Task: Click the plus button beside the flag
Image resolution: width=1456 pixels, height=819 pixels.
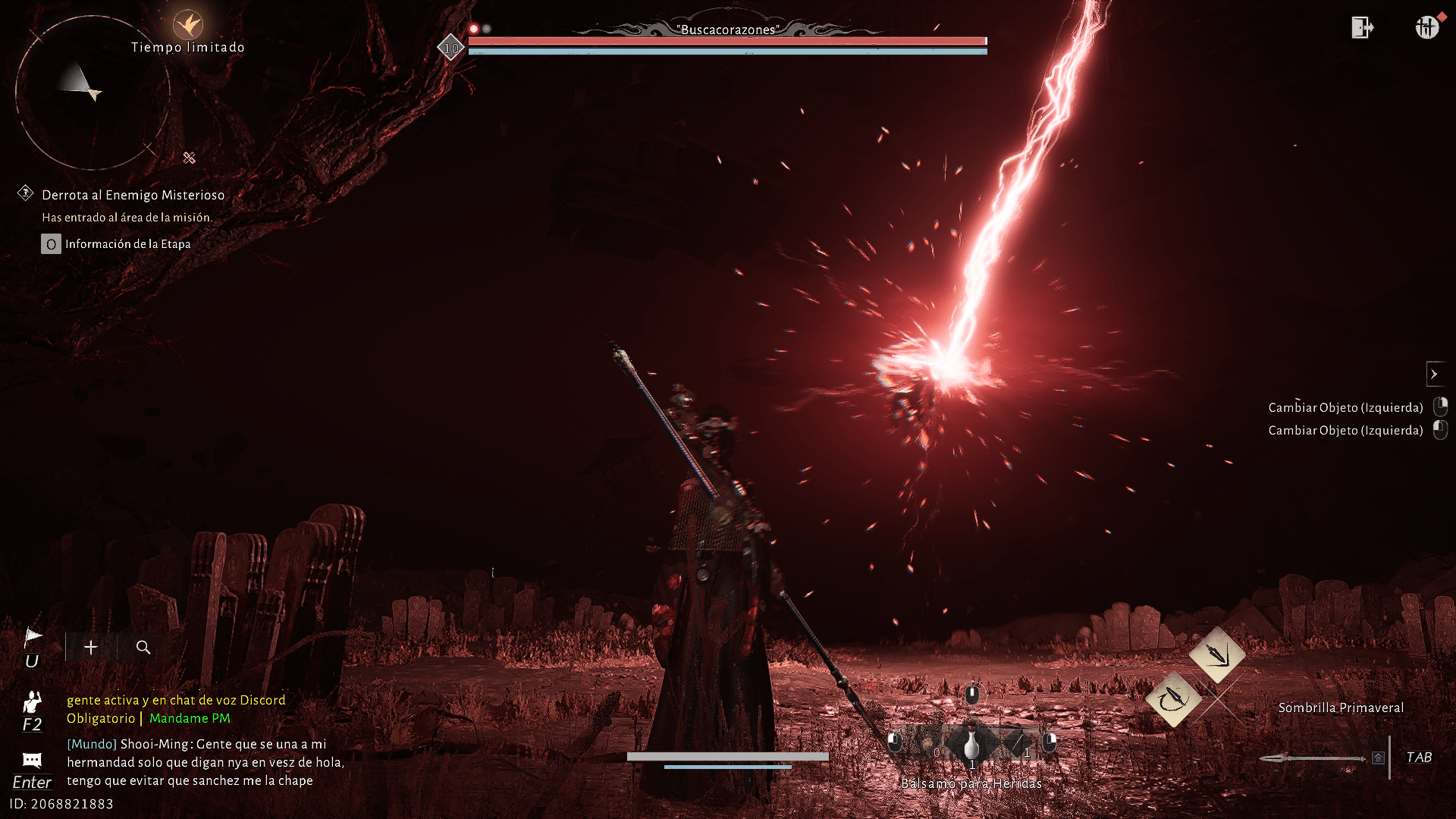Action: (91, 648)
